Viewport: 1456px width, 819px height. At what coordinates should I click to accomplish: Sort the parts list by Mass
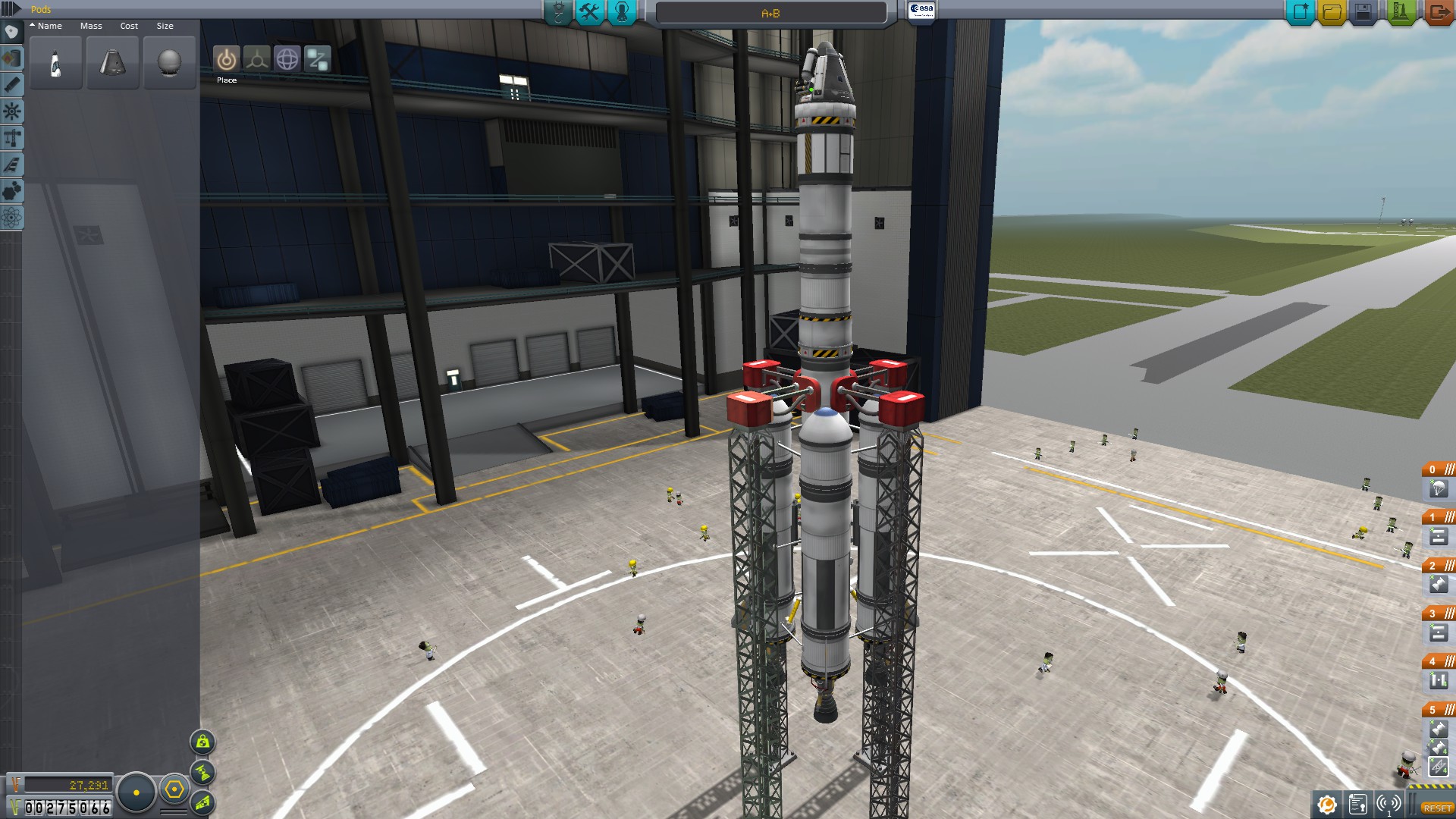(91, 26)
